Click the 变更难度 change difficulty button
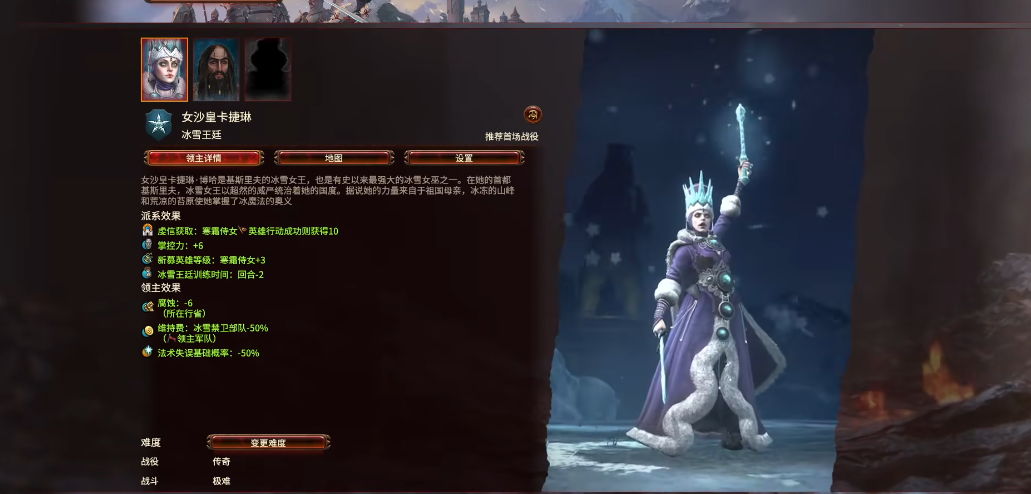The height and width of the screenshot is (494, 1031). coord(268,442)
